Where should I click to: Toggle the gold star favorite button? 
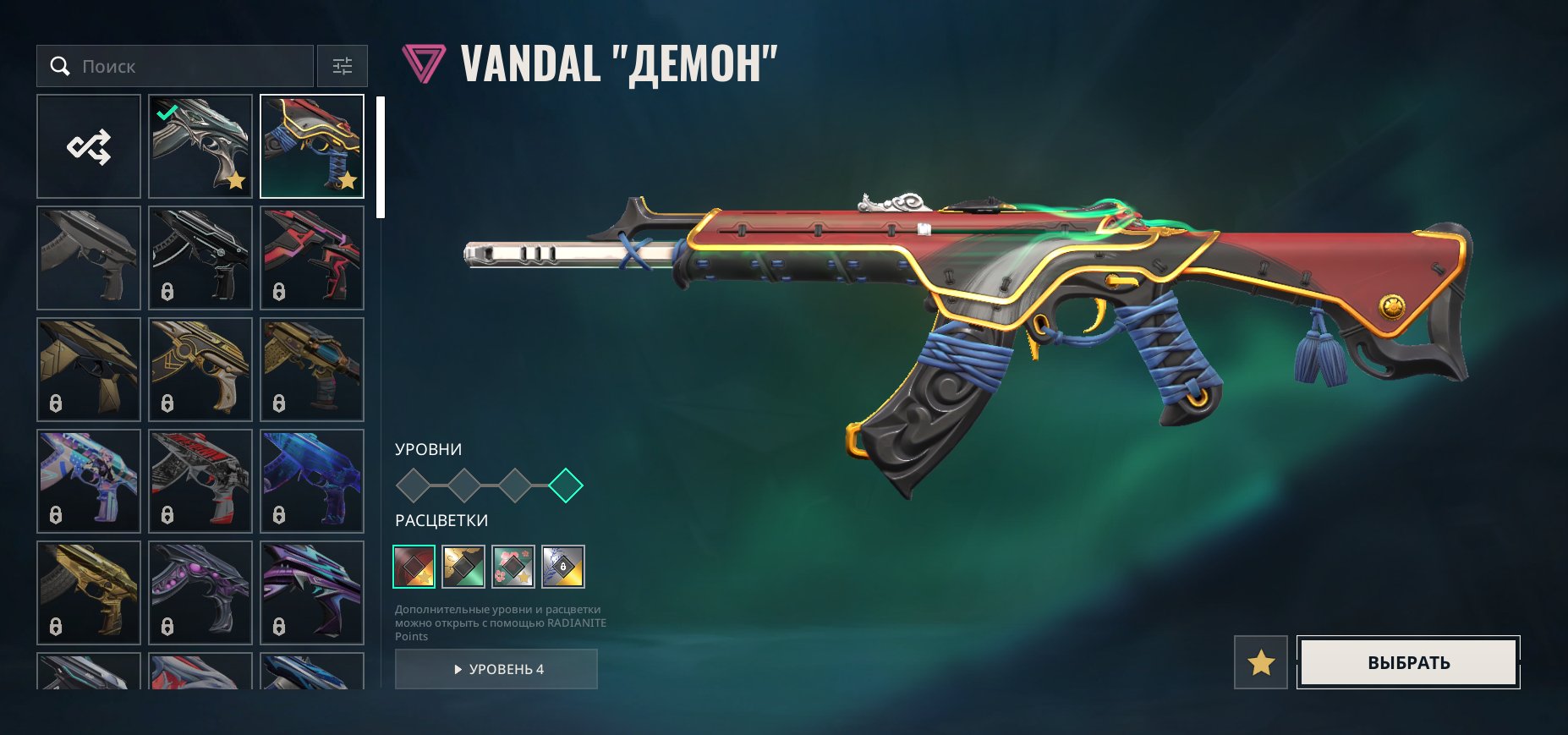point(1261,662)
